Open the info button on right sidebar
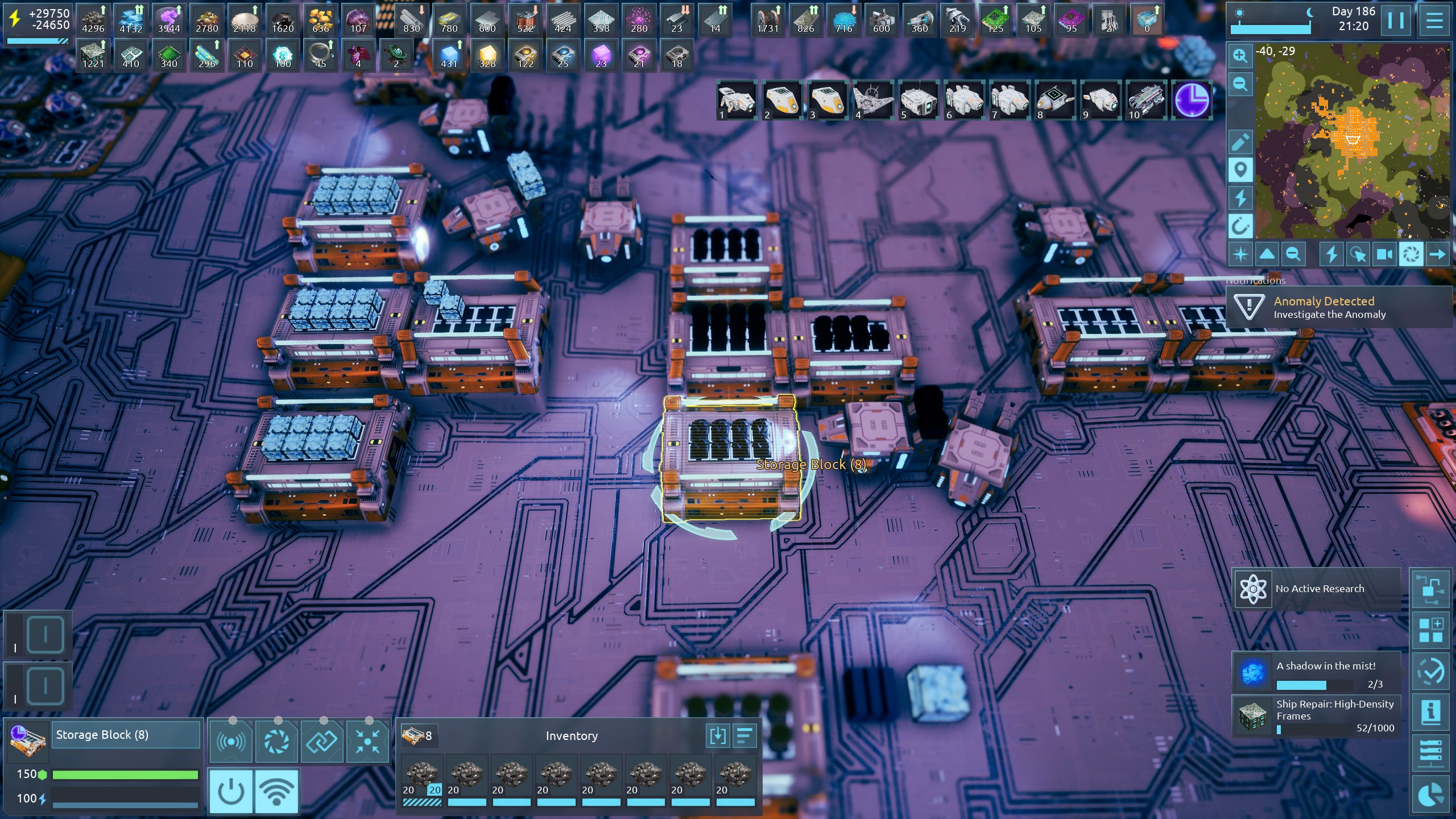 click(x=1431, y=712)
